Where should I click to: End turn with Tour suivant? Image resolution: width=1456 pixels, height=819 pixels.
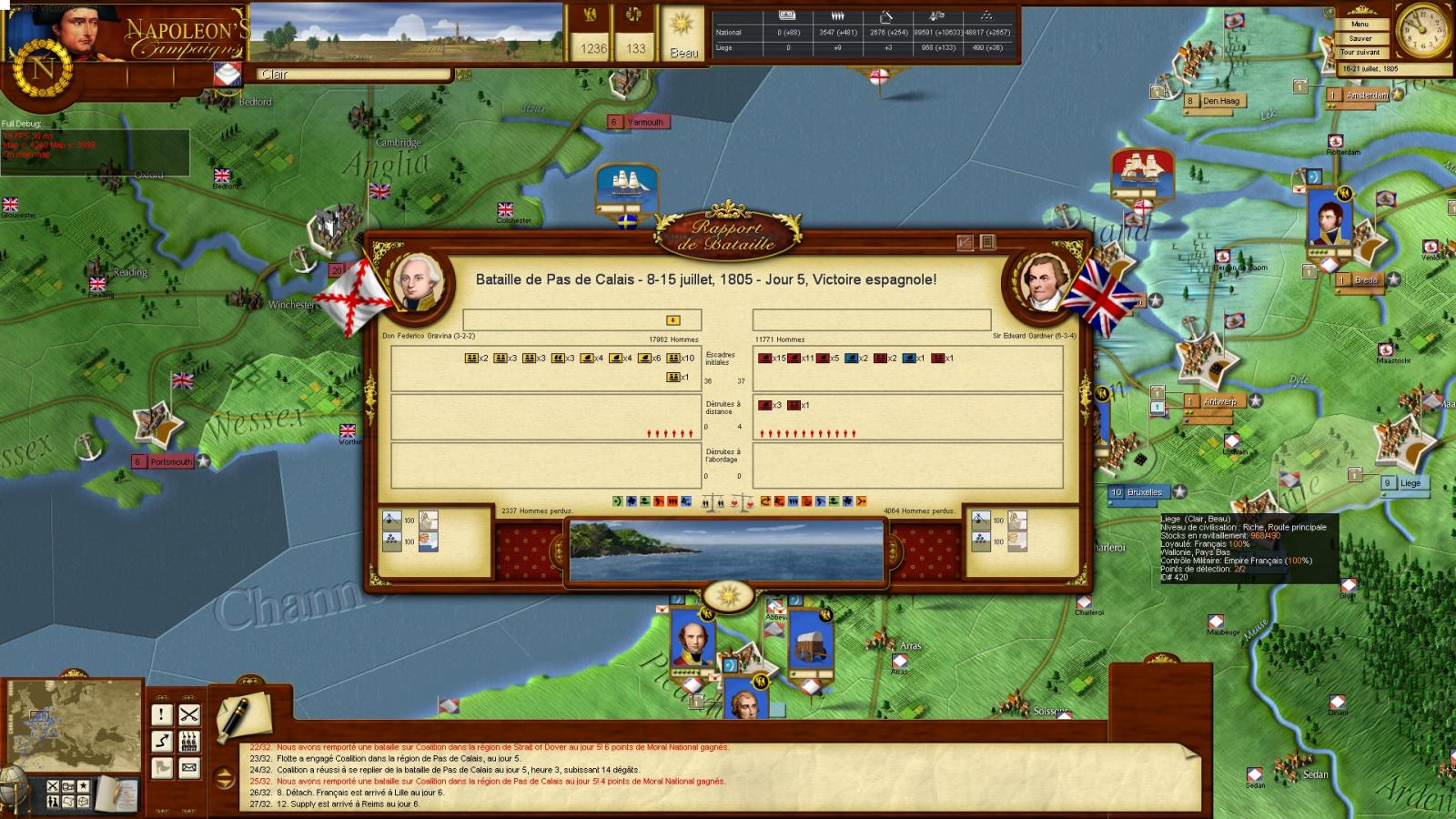coord(1360,53)
